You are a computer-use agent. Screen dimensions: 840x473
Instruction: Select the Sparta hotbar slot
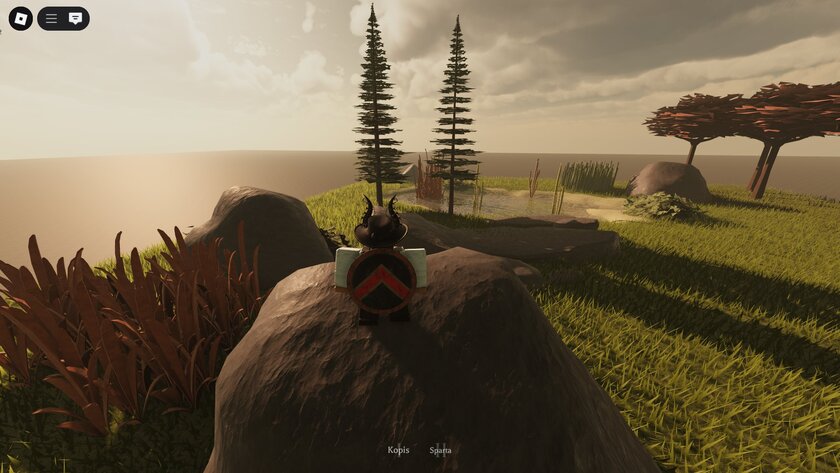pyautogui.click(x=440, y=450)
